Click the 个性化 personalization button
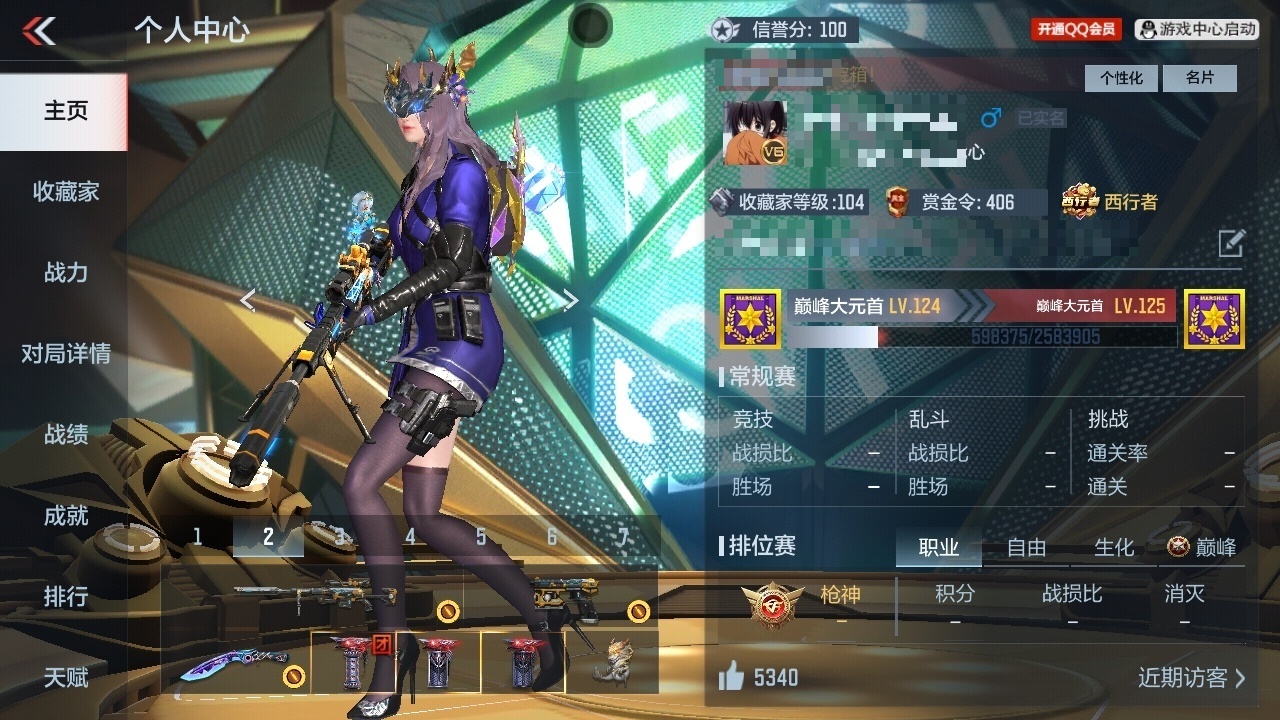1280x720 pixels. pyautogui.click(x=1121, y=78)
